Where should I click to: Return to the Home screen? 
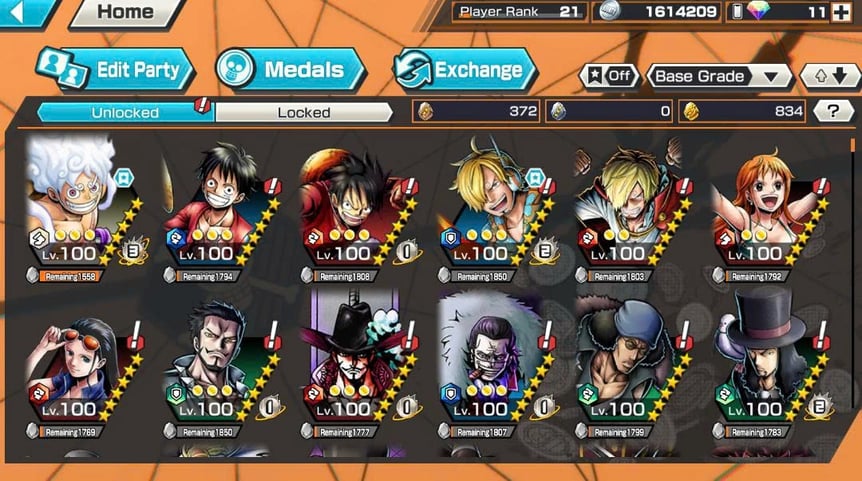(x=126, y=13)
